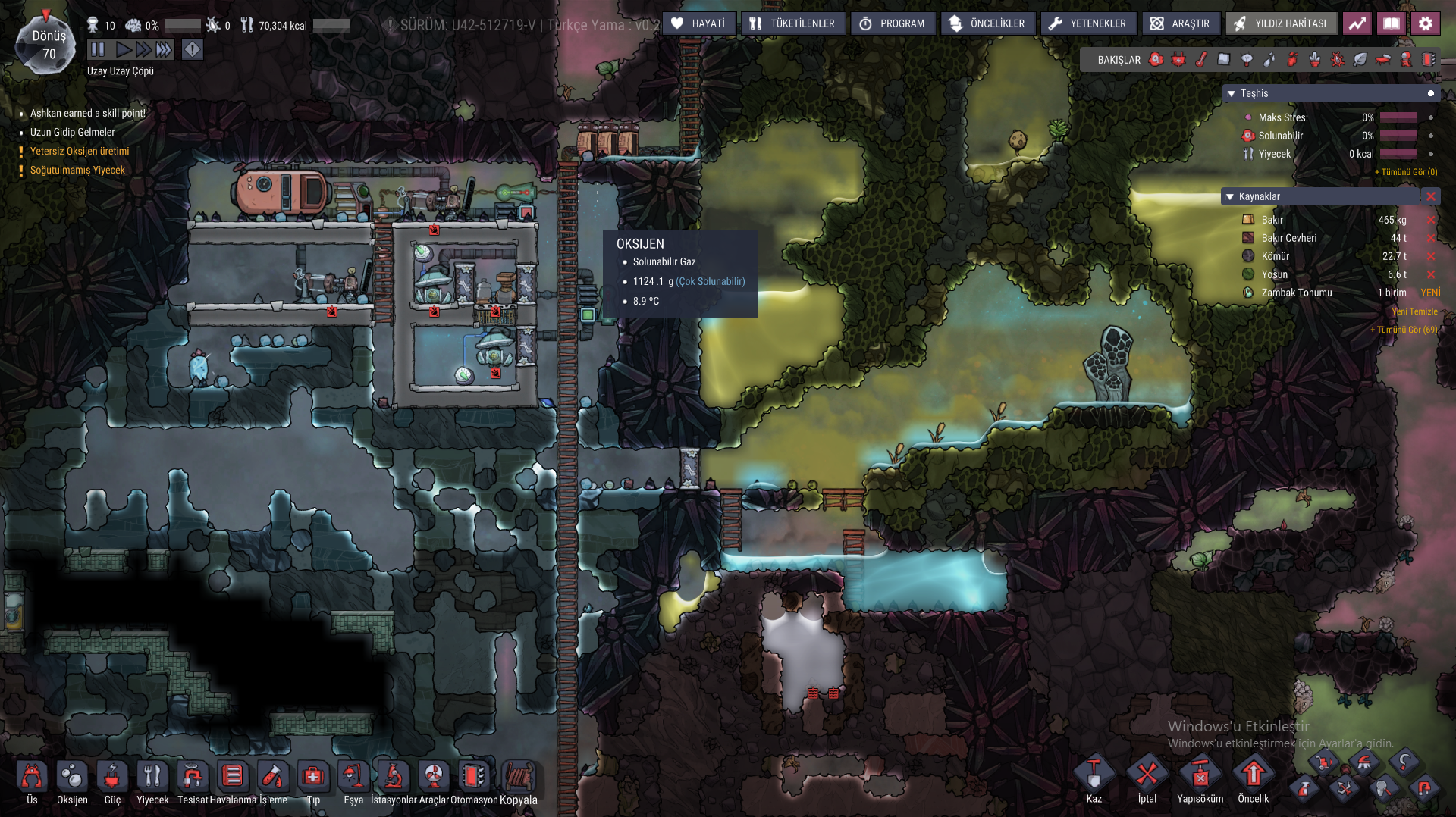Viewport: 1456px width, 817px height.
Task: Collapse the Teşhis diagnostics panel
Action: pyautogui.click(x=1232, y=93)
